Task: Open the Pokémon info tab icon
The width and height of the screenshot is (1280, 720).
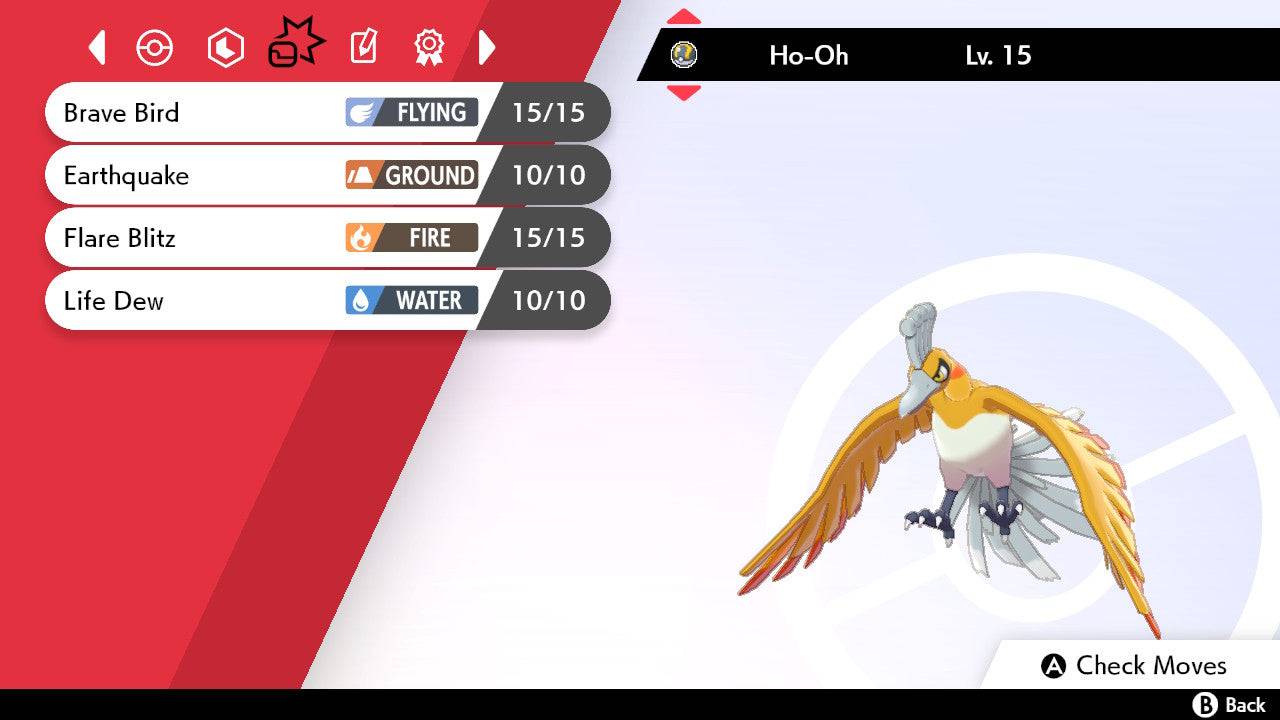Action: [155, 46]
